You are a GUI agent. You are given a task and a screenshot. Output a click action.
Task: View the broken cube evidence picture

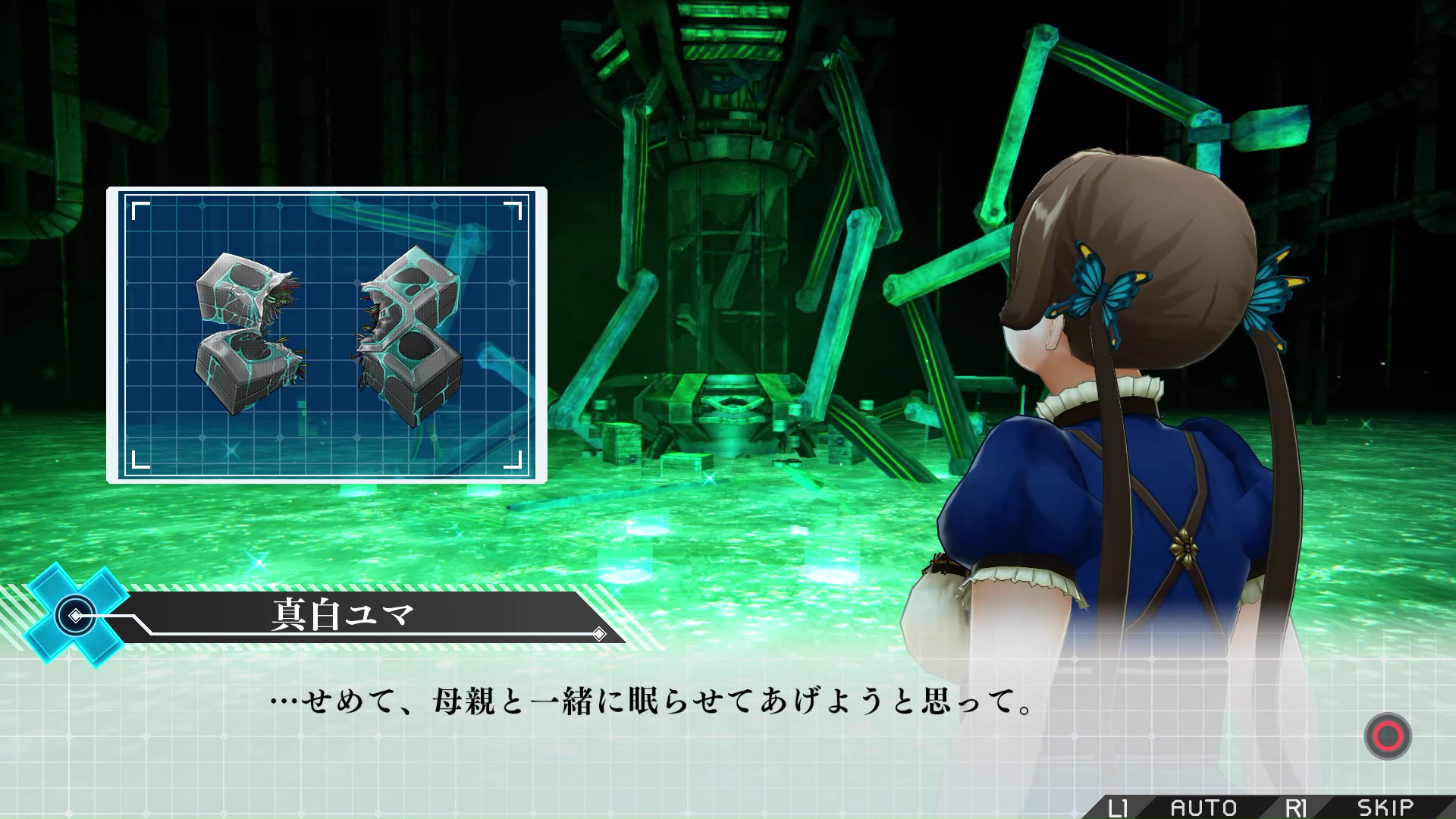pyautogui.click(x=327, y=335)
